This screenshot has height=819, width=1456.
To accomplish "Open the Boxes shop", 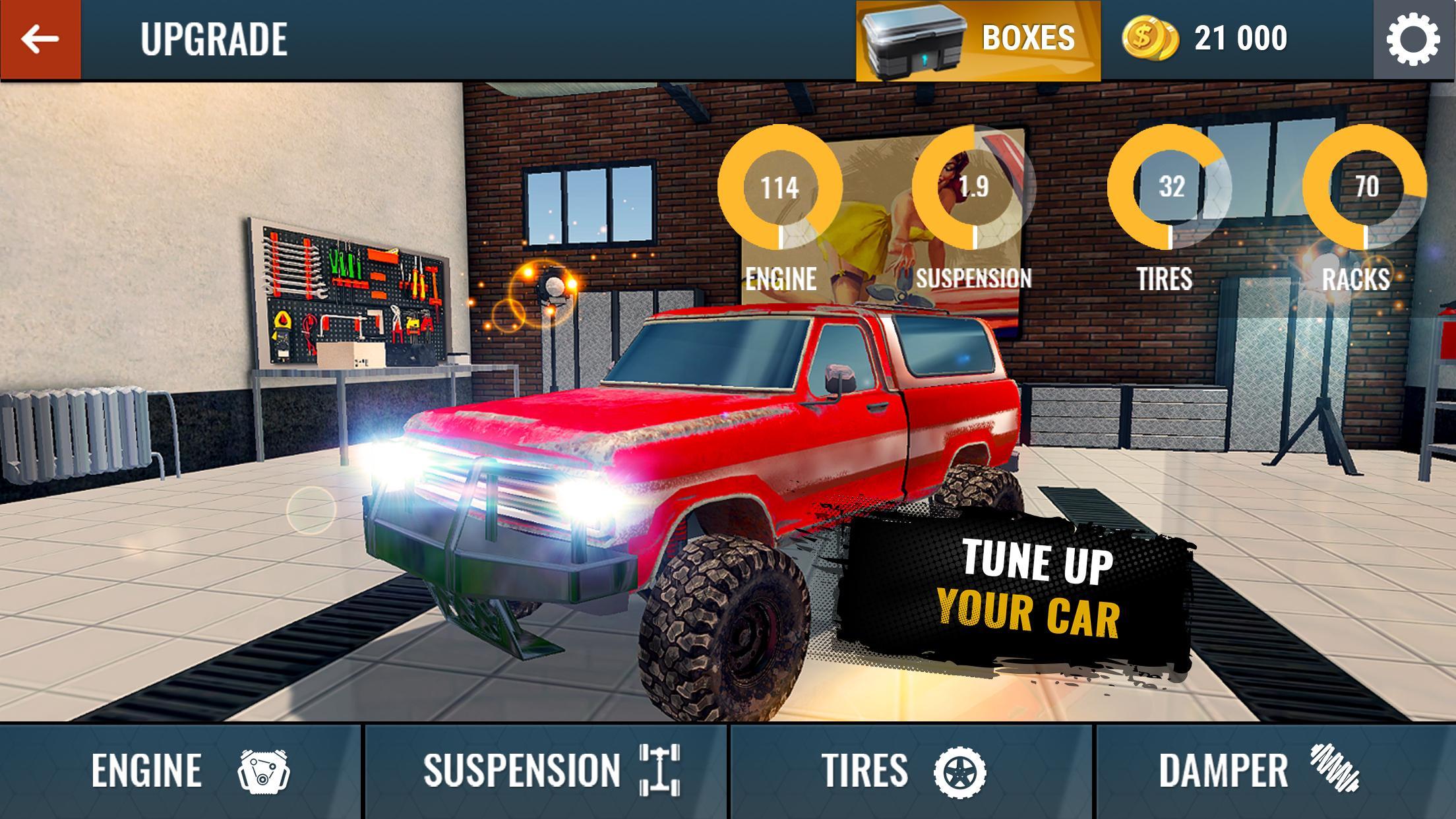I will tap(978, 41).
